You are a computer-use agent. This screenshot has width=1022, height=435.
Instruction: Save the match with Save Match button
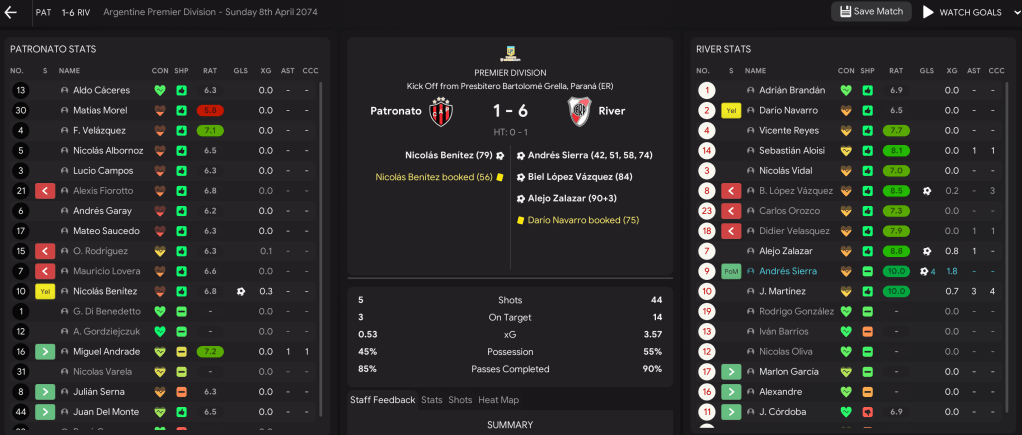[871, 12]
